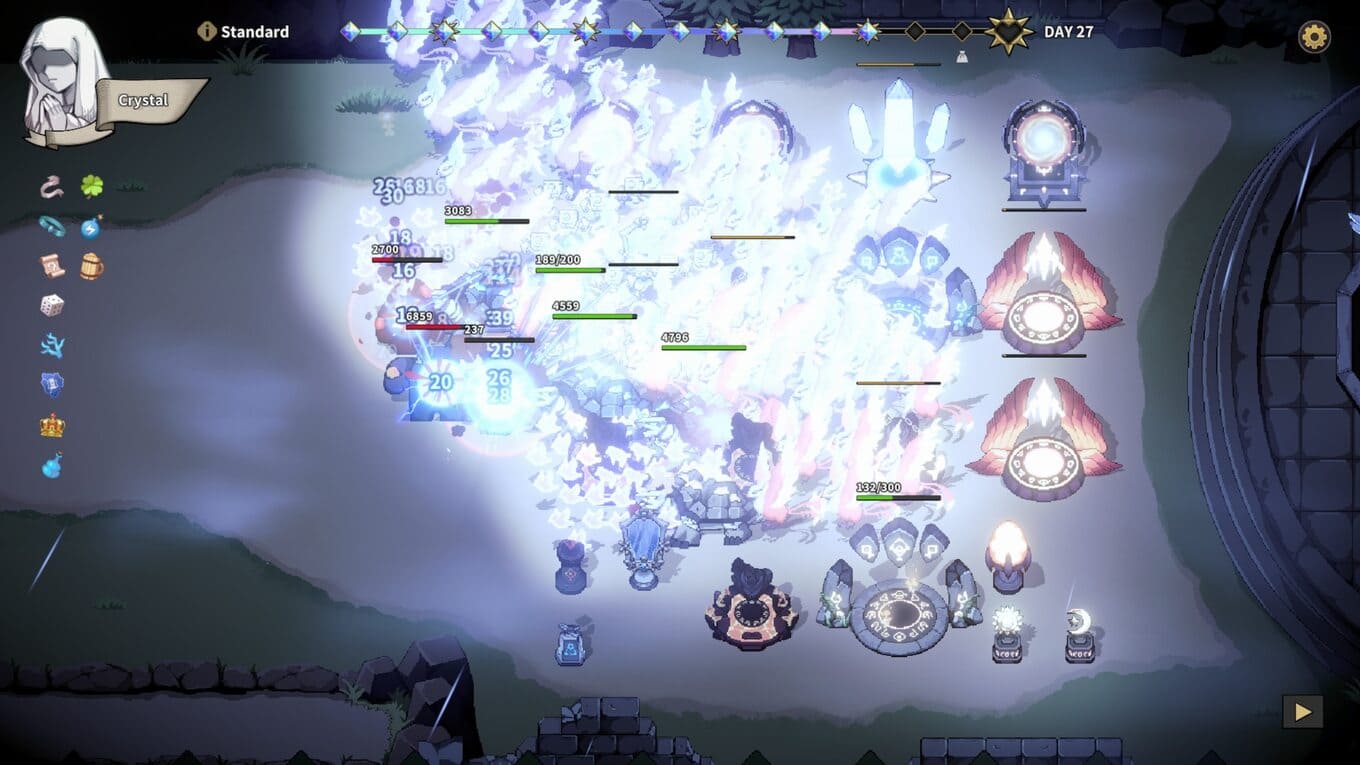Check the wooden beer mug relic
The height and width of the screenshot is (765, 1360).
(x=92, y=266)
